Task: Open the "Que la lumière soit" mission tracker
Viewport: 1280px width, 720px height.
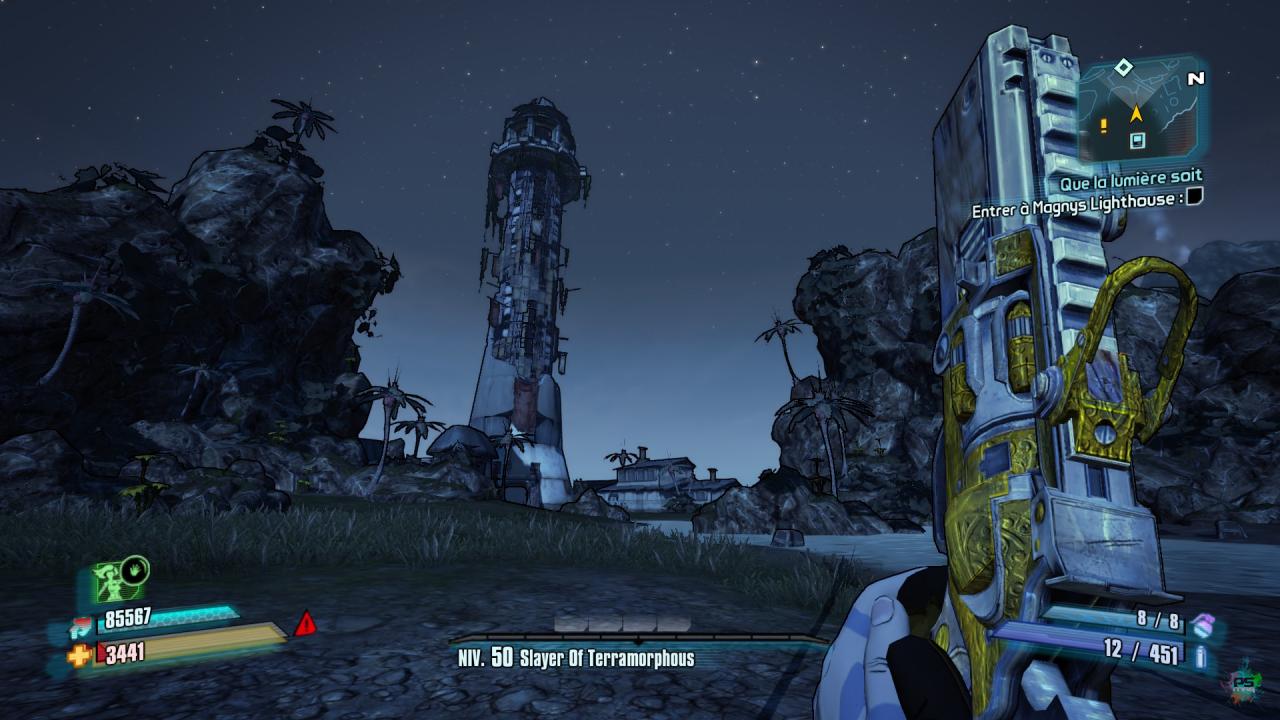Action: [1131, 177]
